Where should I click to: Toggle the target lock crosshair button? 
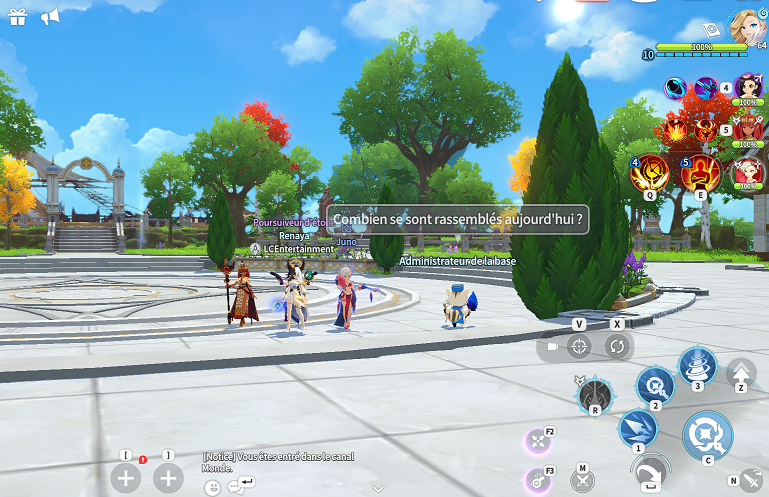point(578,346)
